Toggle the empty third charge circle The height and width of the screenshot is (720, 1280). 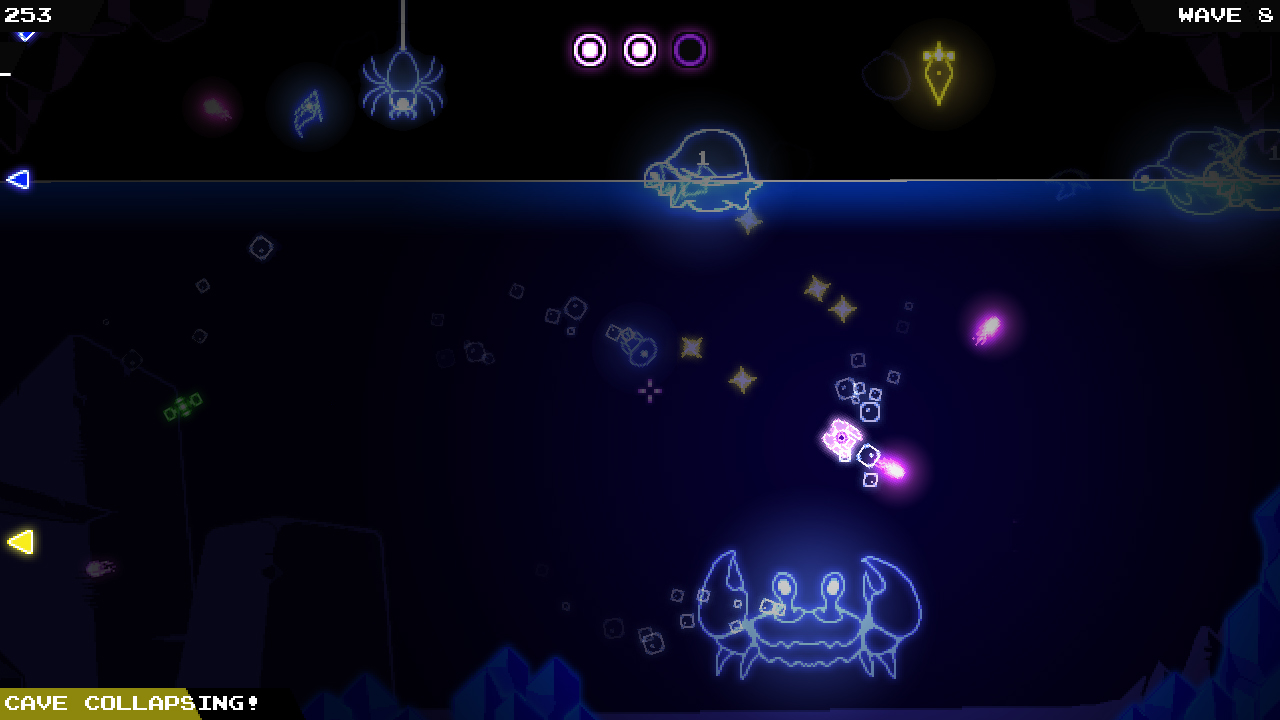pos(690,48)
